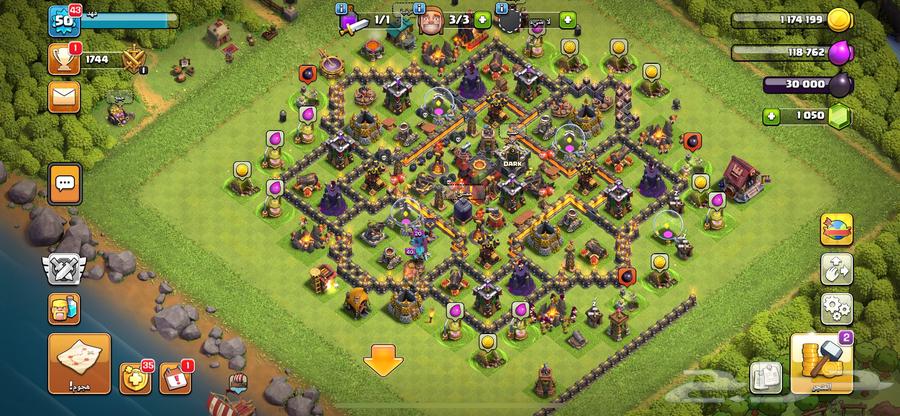This screenshot has width=900, height=416.
Task: Tap the green plus beside the empty slot
Action: click(x=567, y=20)
